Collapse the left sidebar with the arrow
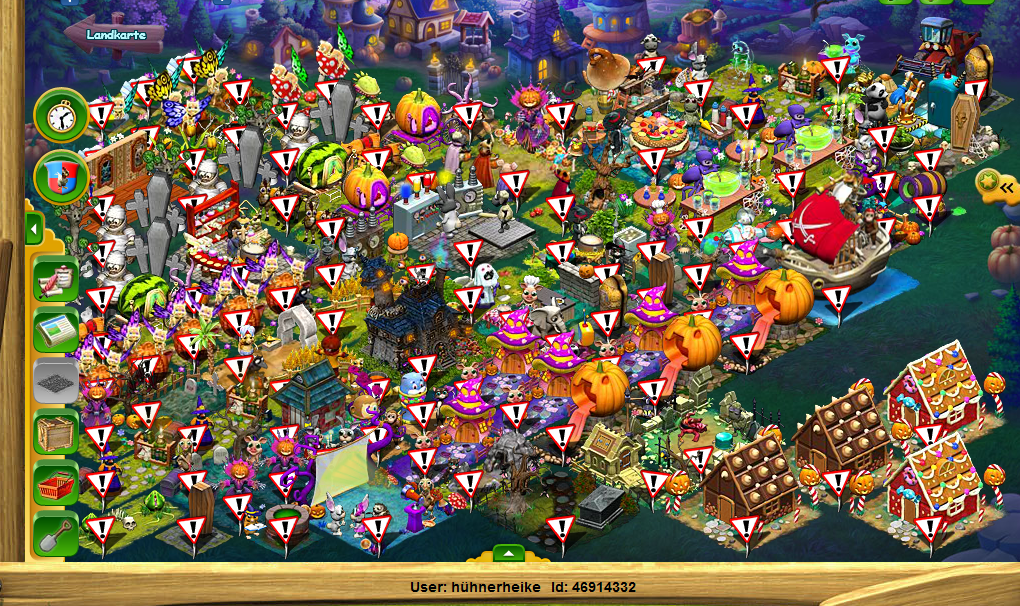The image size is (1020, 606). pos(33,231)
